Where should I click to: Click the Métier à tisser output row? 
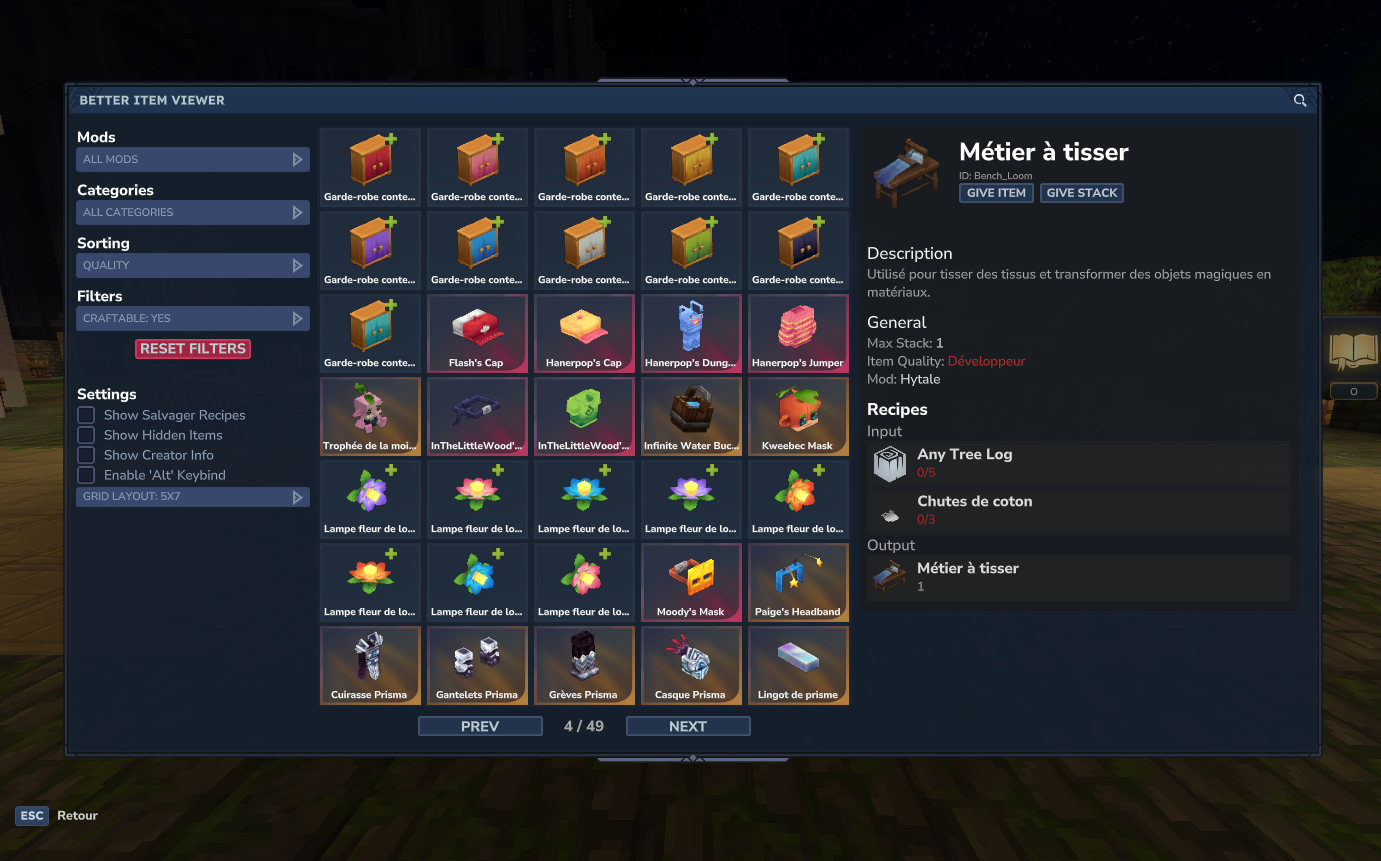1078,576
